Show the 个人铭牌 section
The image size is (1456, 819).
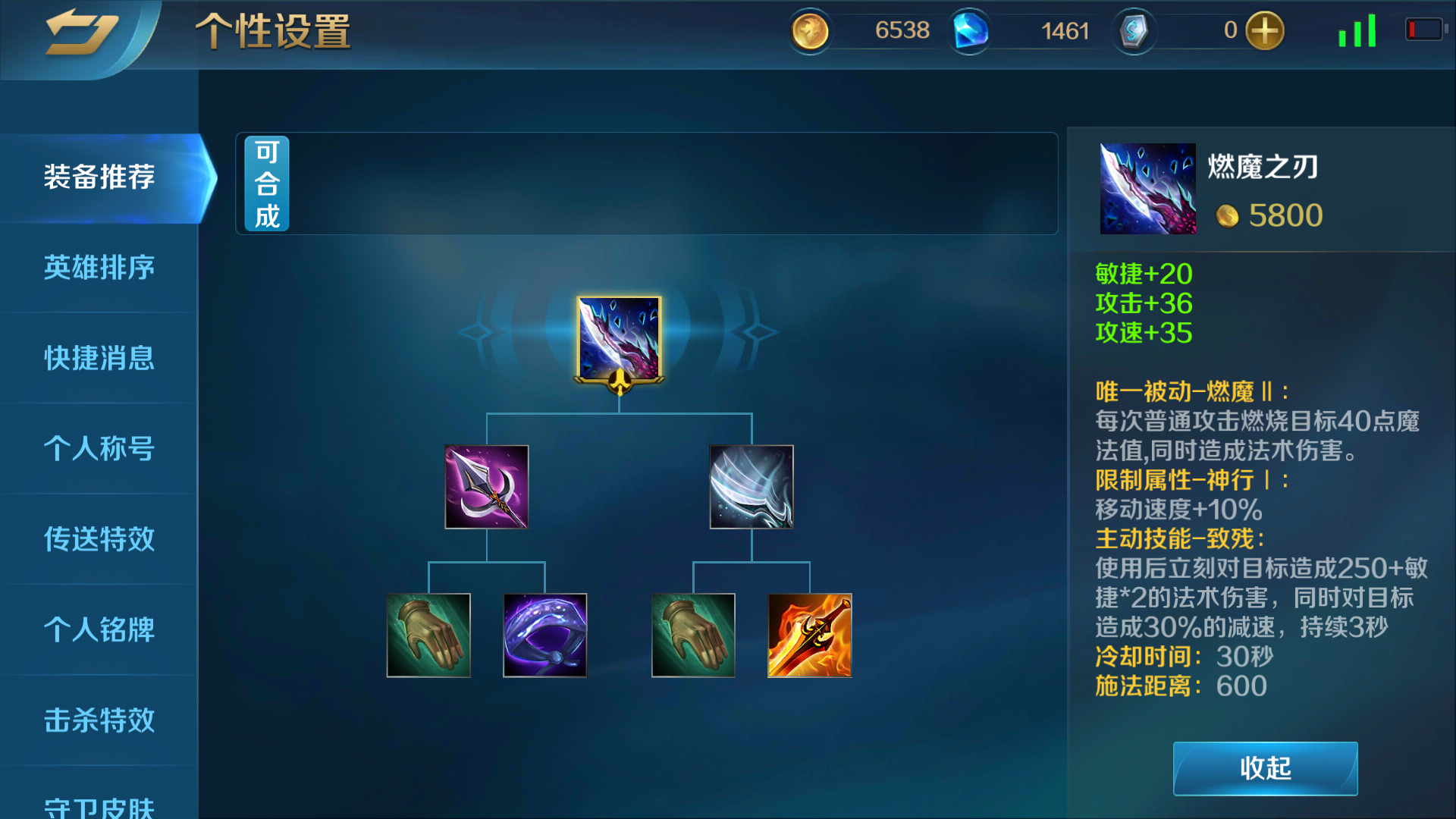point(99,629)
